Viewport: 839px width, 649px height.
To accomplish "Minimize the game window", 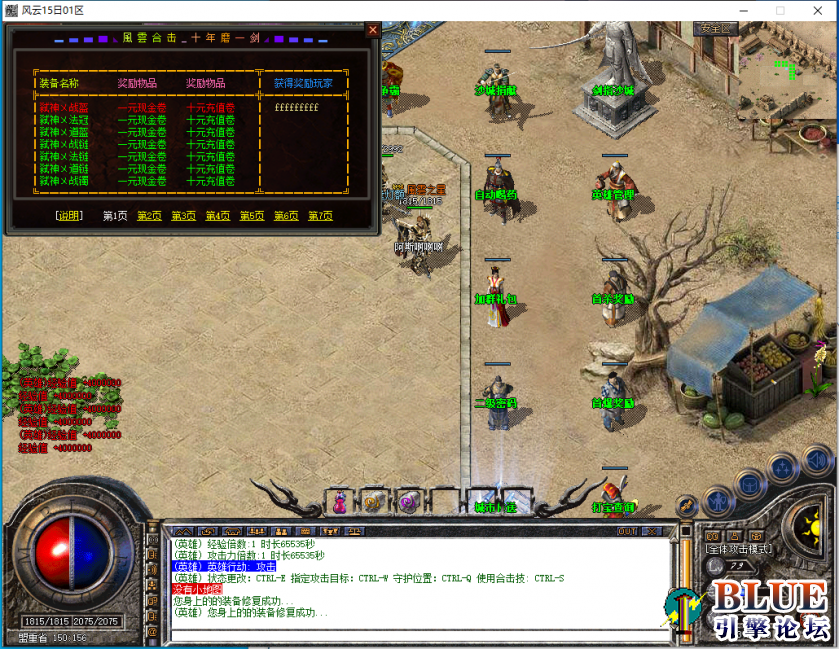I will pos(741,10).
